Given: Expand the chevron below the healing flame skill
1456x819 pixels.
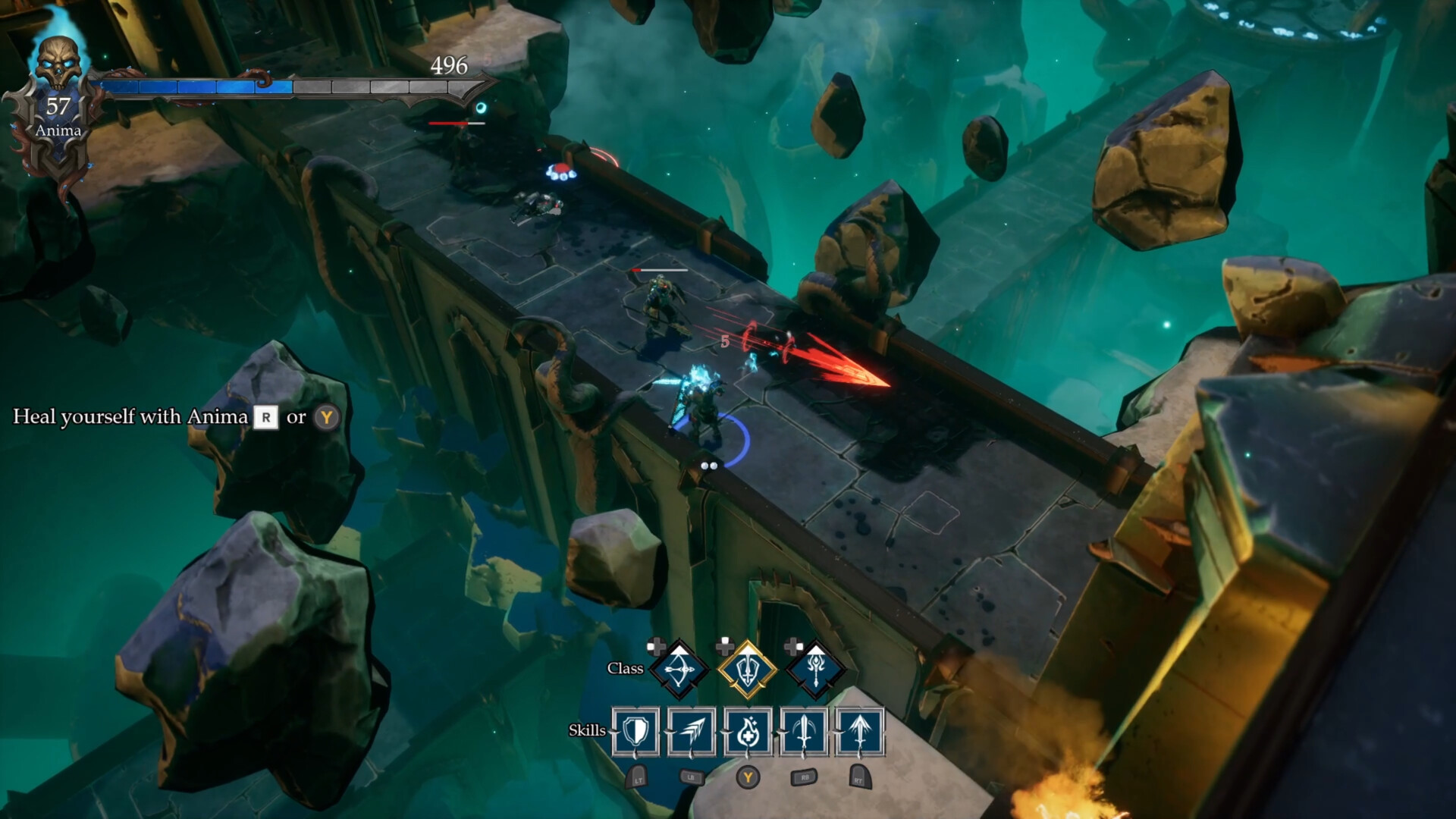Looking at the screenshot, I should (748, 757).
